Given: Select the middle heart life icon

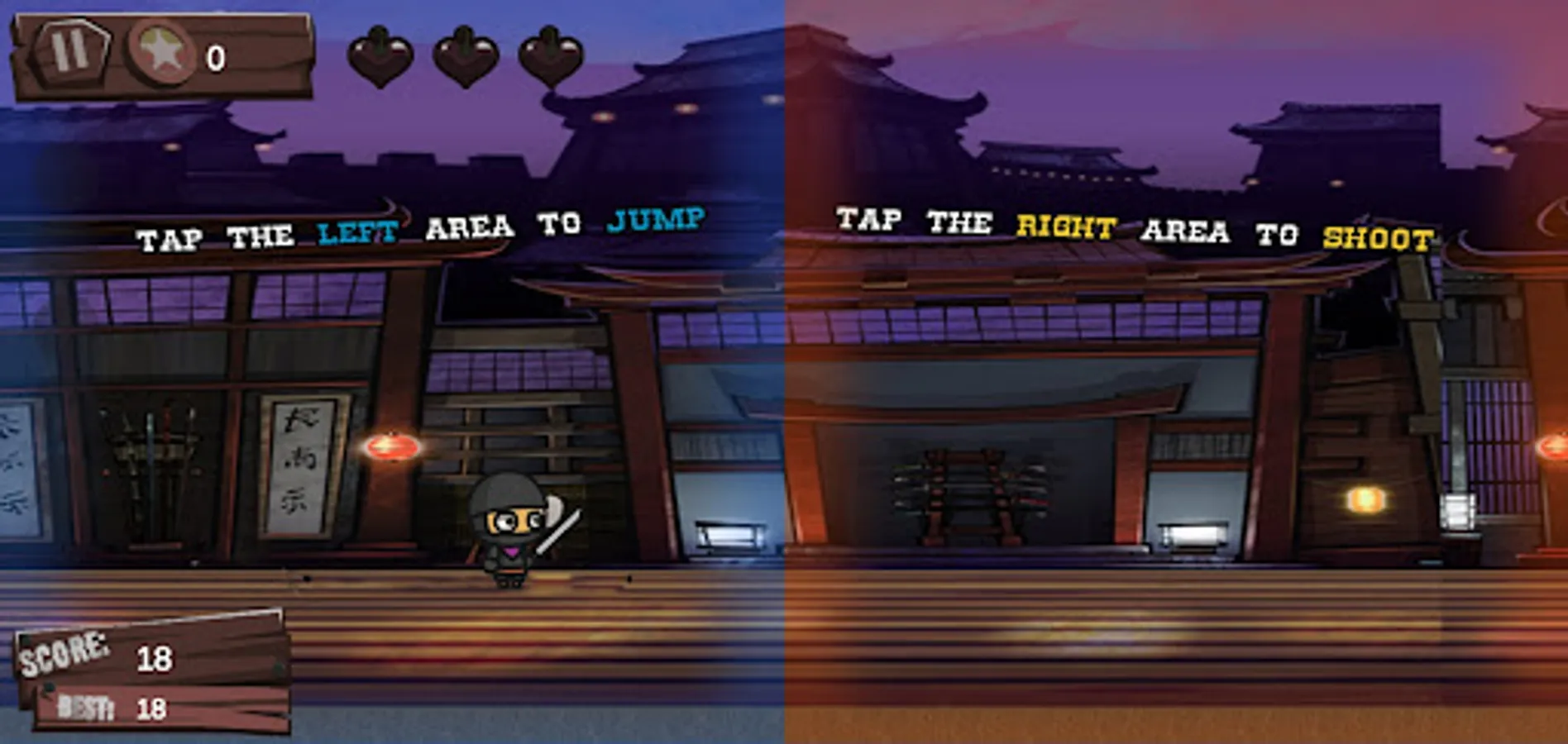Looking at the screenshot, I should [x=466, y=56].
